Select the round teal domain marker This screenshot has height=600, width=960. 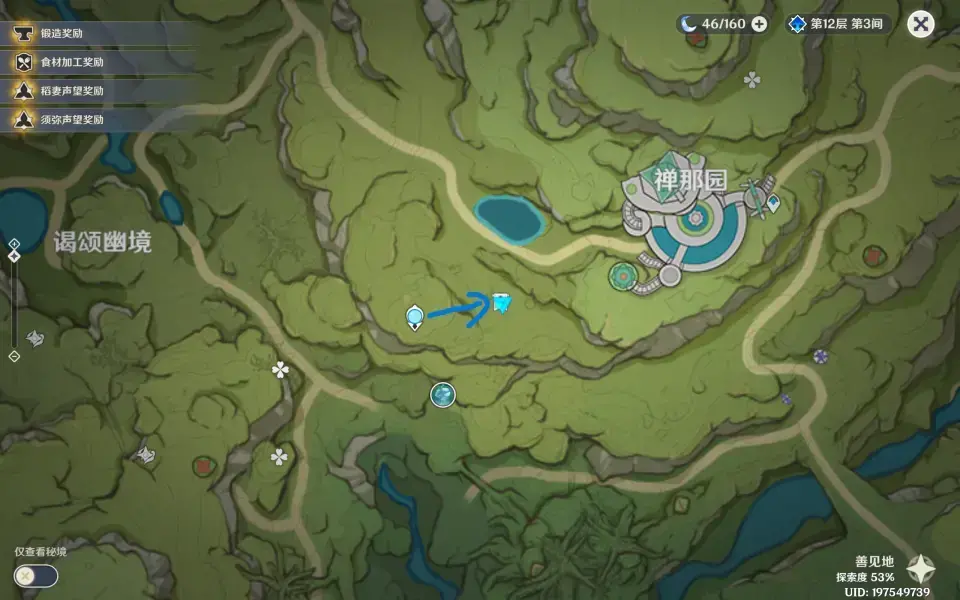tap(442, 396)
